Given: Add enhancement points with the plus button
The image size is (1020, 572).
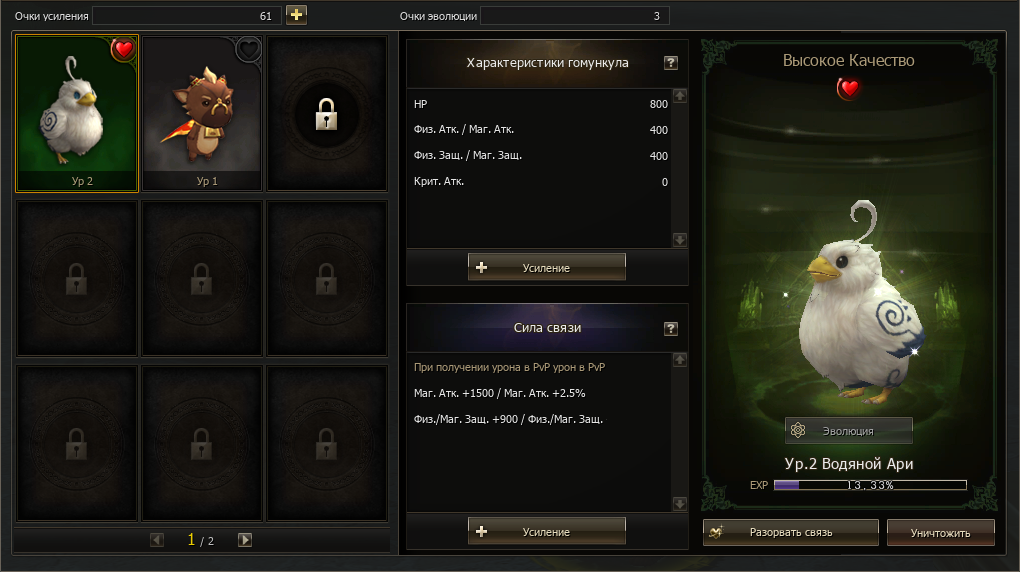Looking at the screenshot, I should point(296,15).
